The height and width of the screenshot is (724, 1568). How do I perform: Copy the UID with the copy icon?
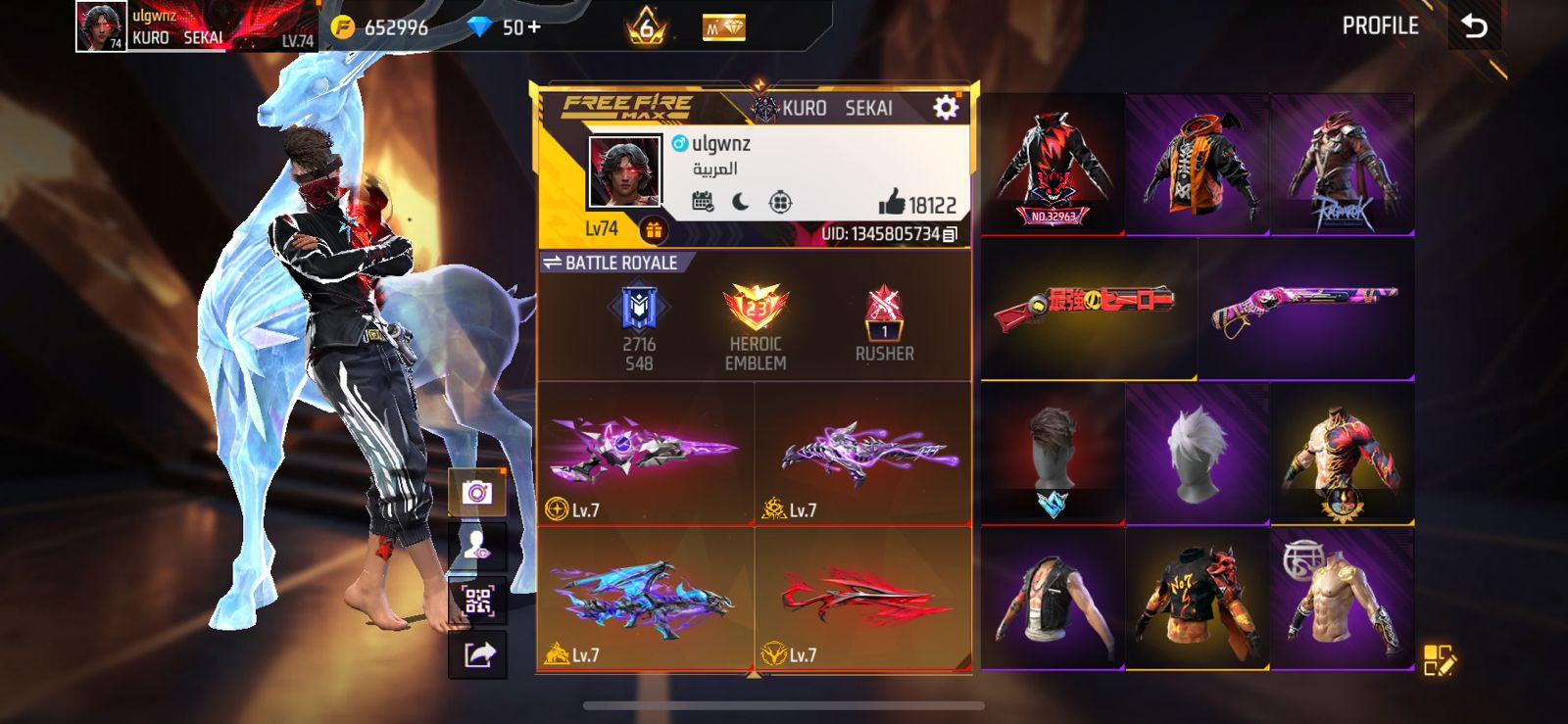[x=950, y=234]
